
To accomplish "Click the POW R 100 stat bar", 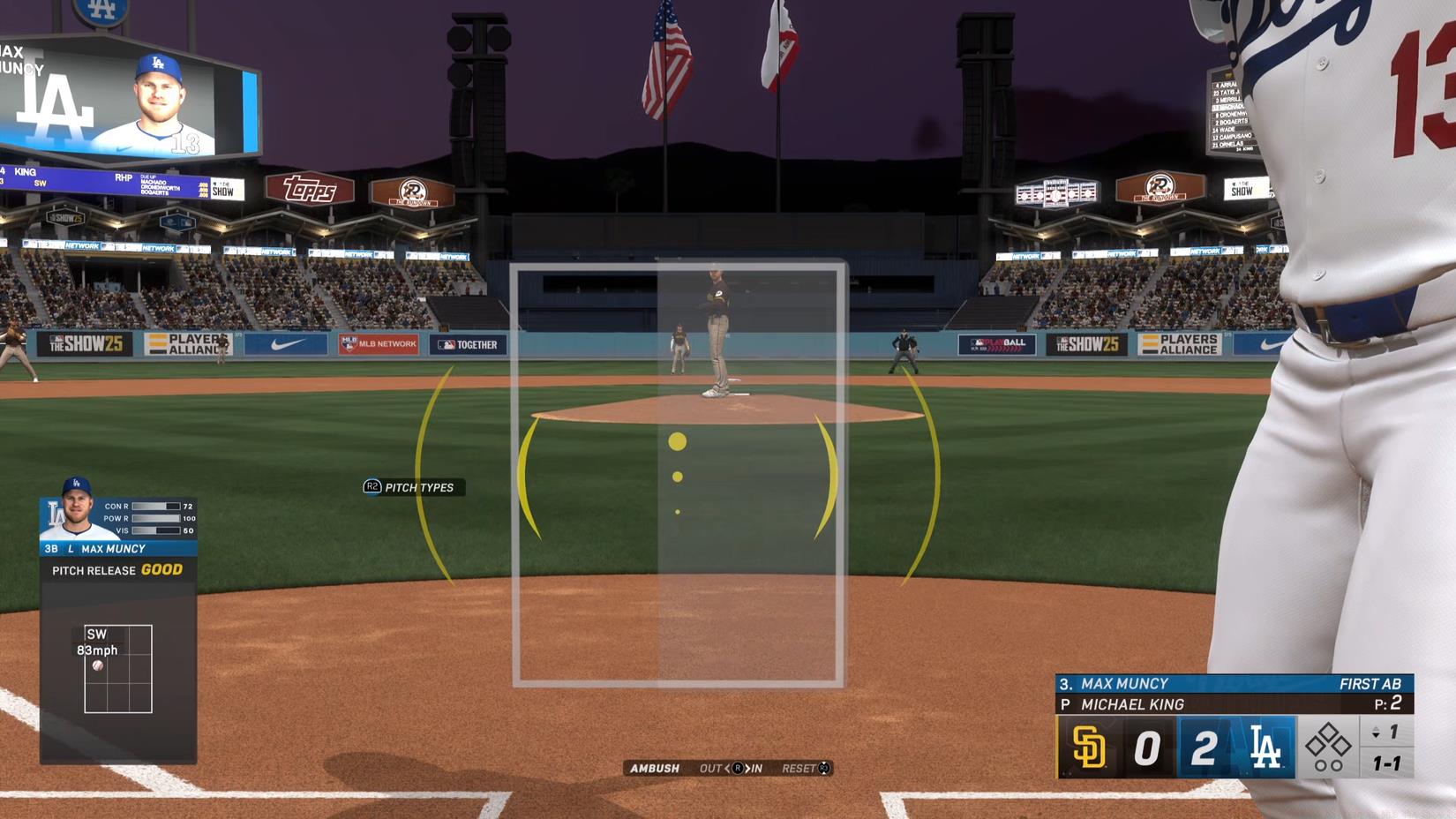I will point(155,518).
